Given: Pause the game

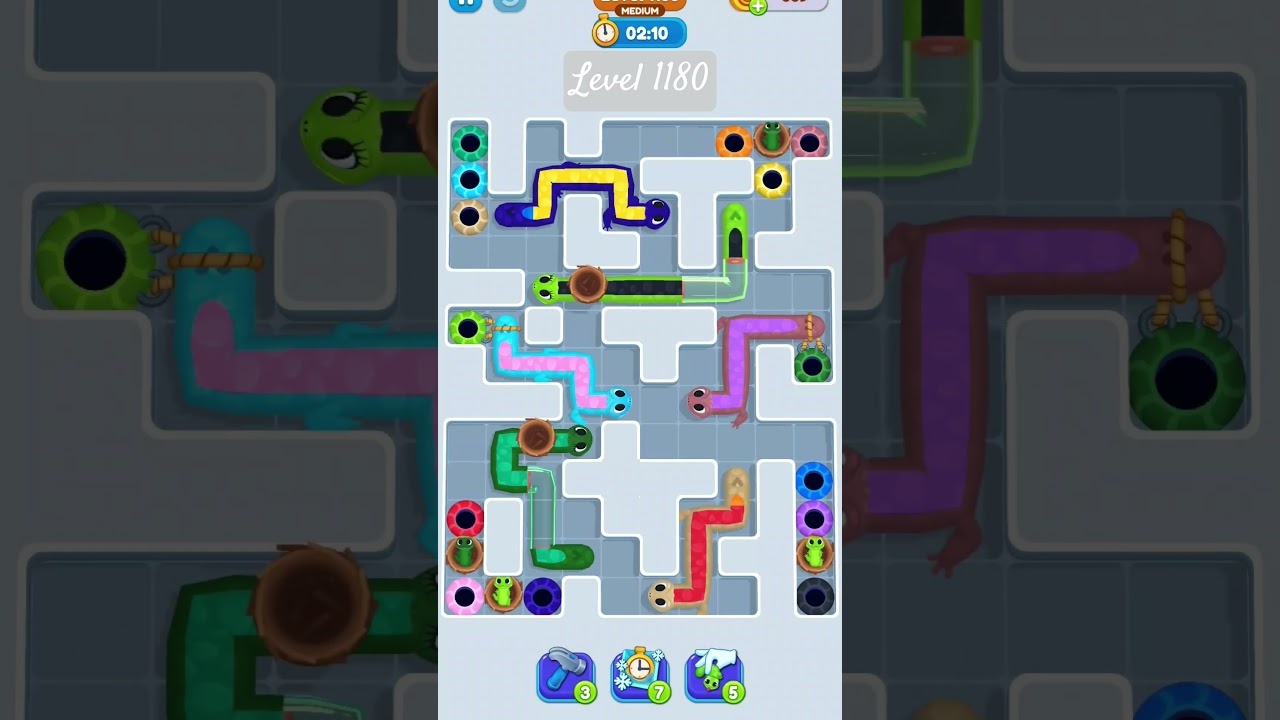Looking at the screenshot, I should click(464, 4).
